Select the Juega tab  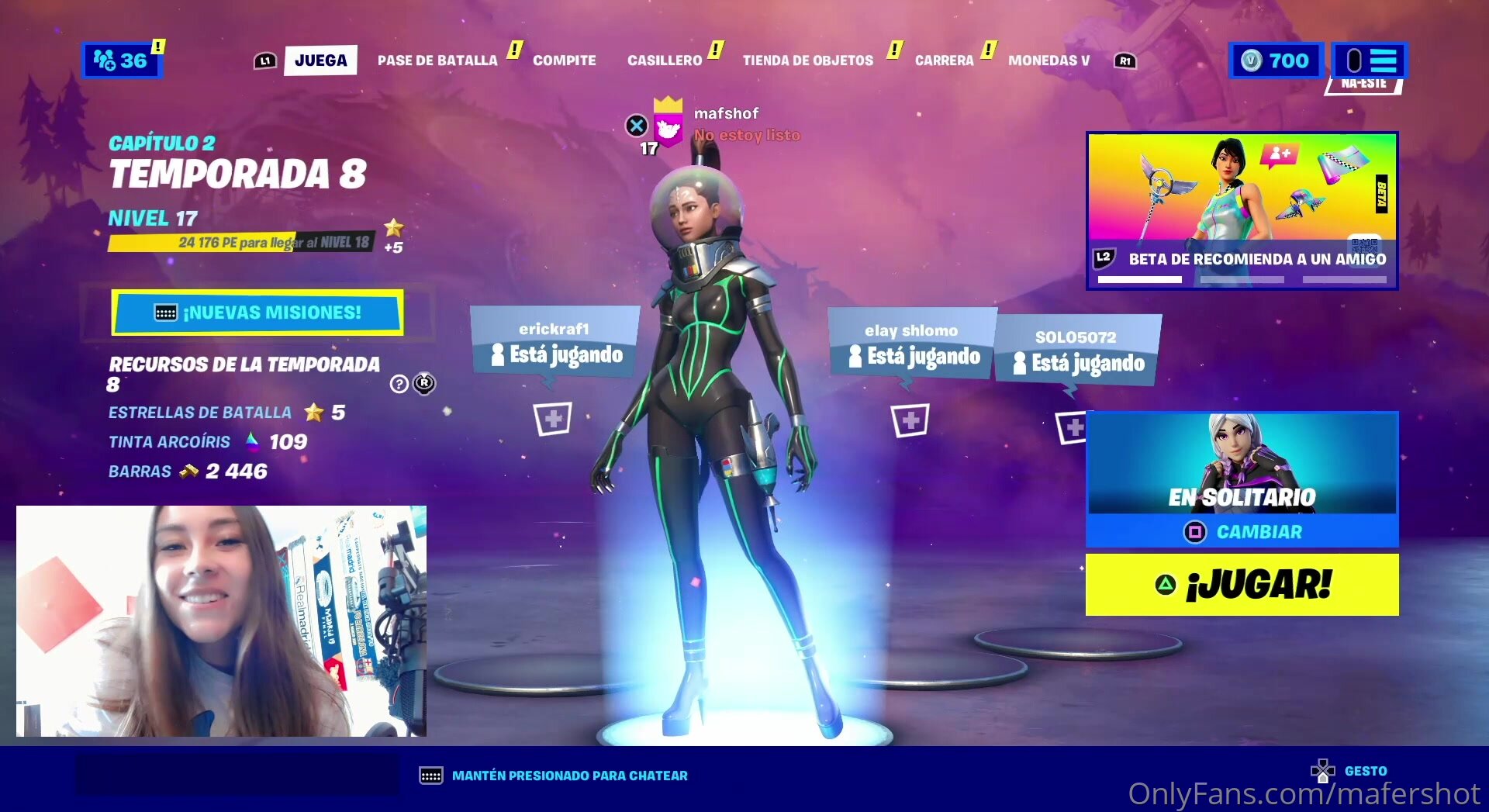click(x=320, y=60)
